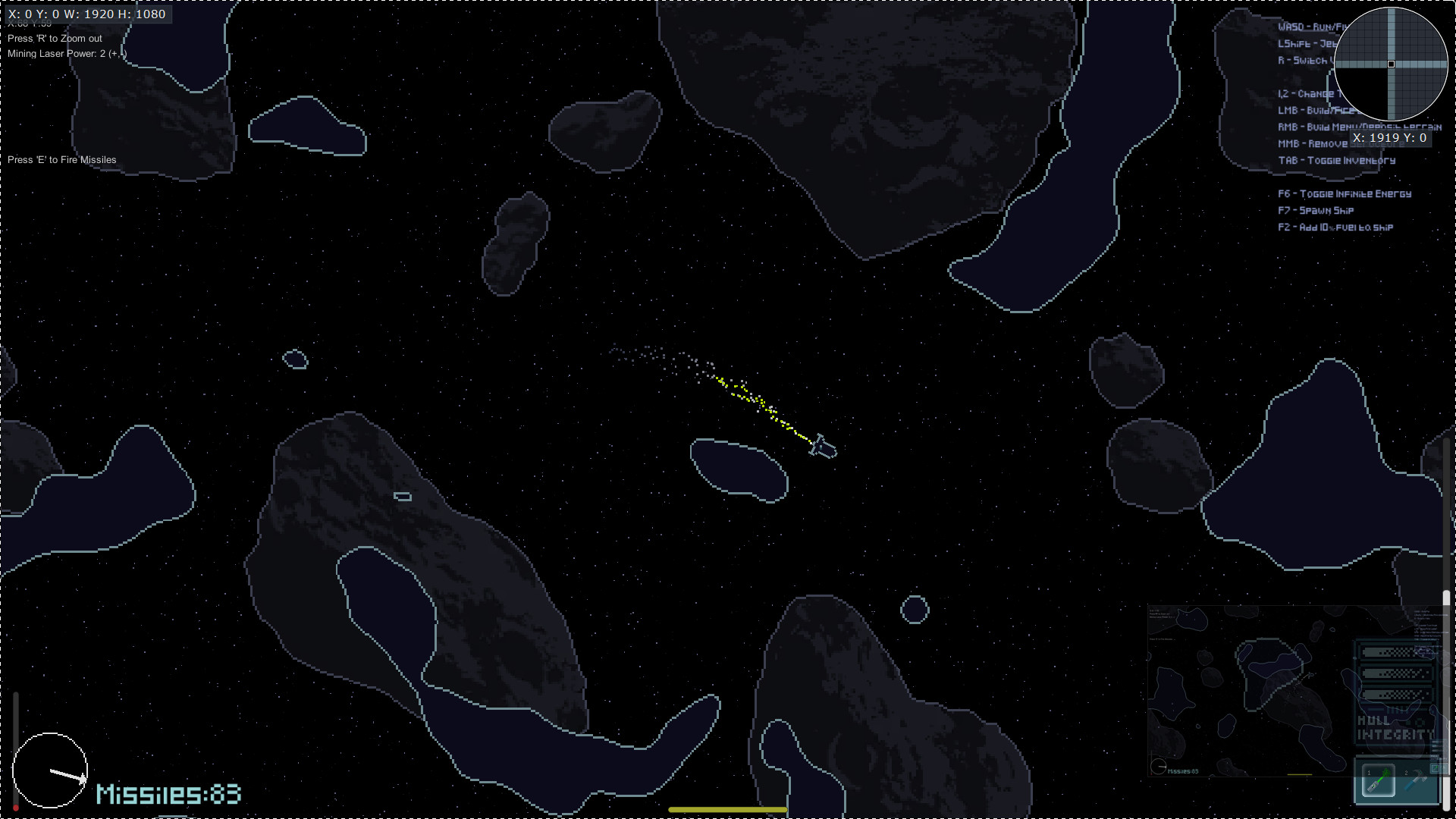This screenshot has height=819, width=1456.
Task: Click the small icon beside the repair pencil
Action: pos(1445,769)
